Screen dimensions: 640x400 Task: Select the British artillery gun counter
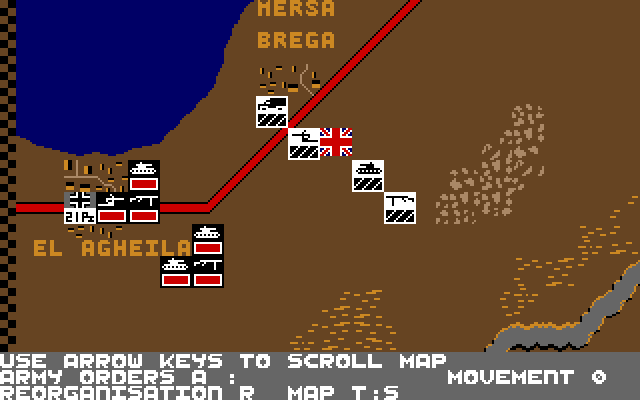[x=304, y=144]
